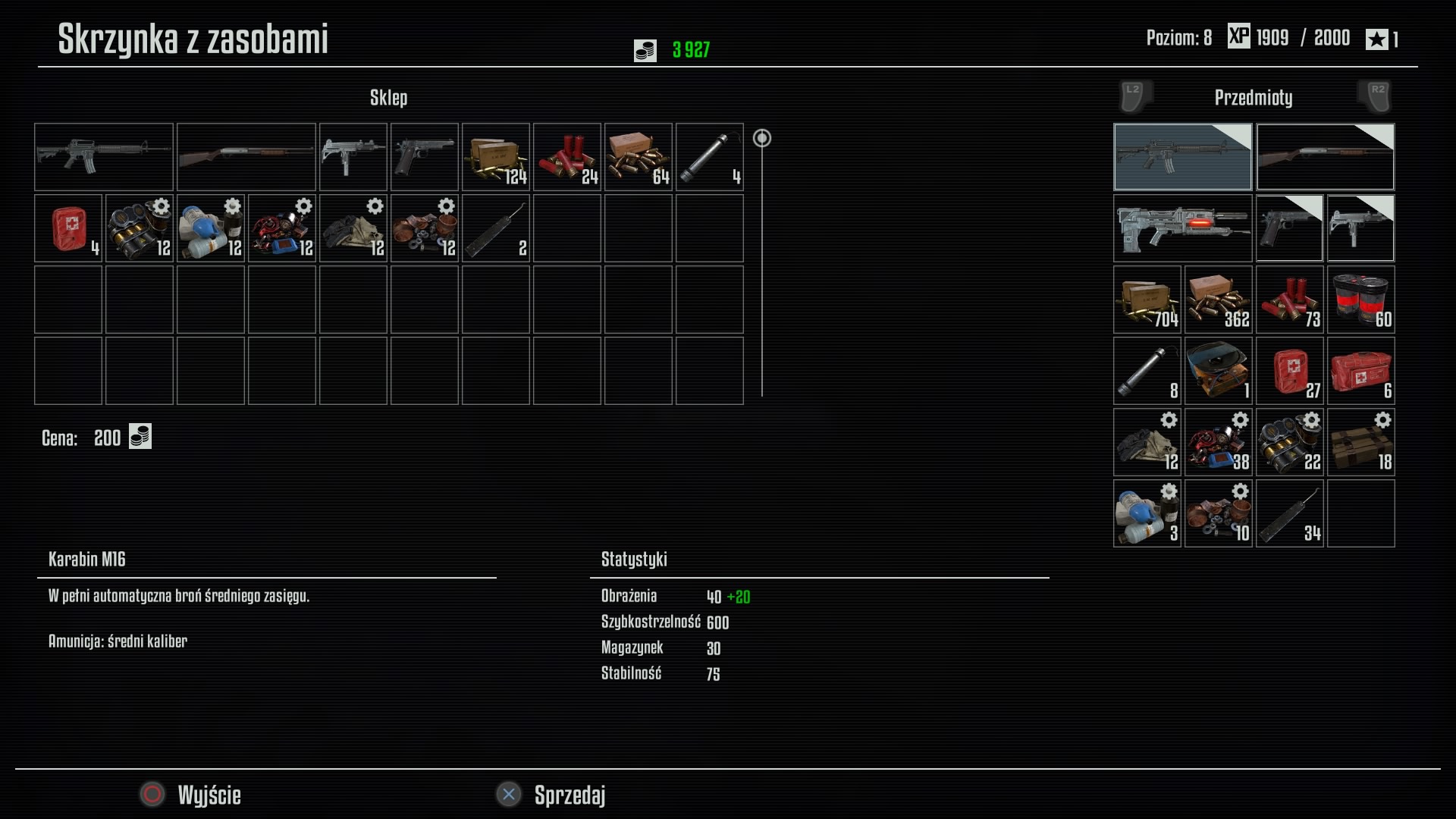
Task: Pick the shop's red shotgun shells stack of 24
Action: 567,157
